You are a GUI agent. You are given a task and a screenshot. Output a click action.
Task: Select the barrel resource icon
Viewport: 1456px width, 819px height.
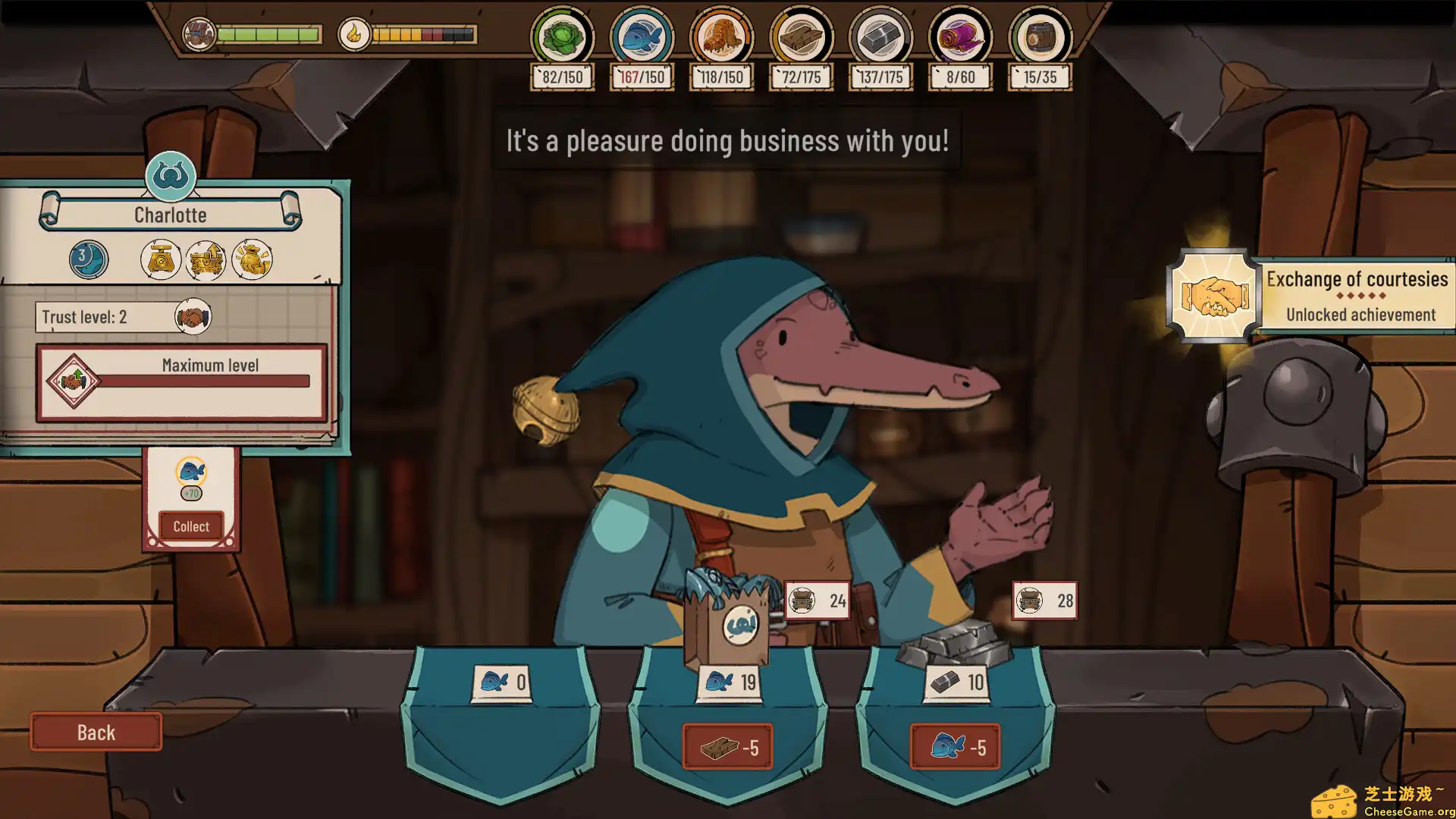coord(1040,36)
